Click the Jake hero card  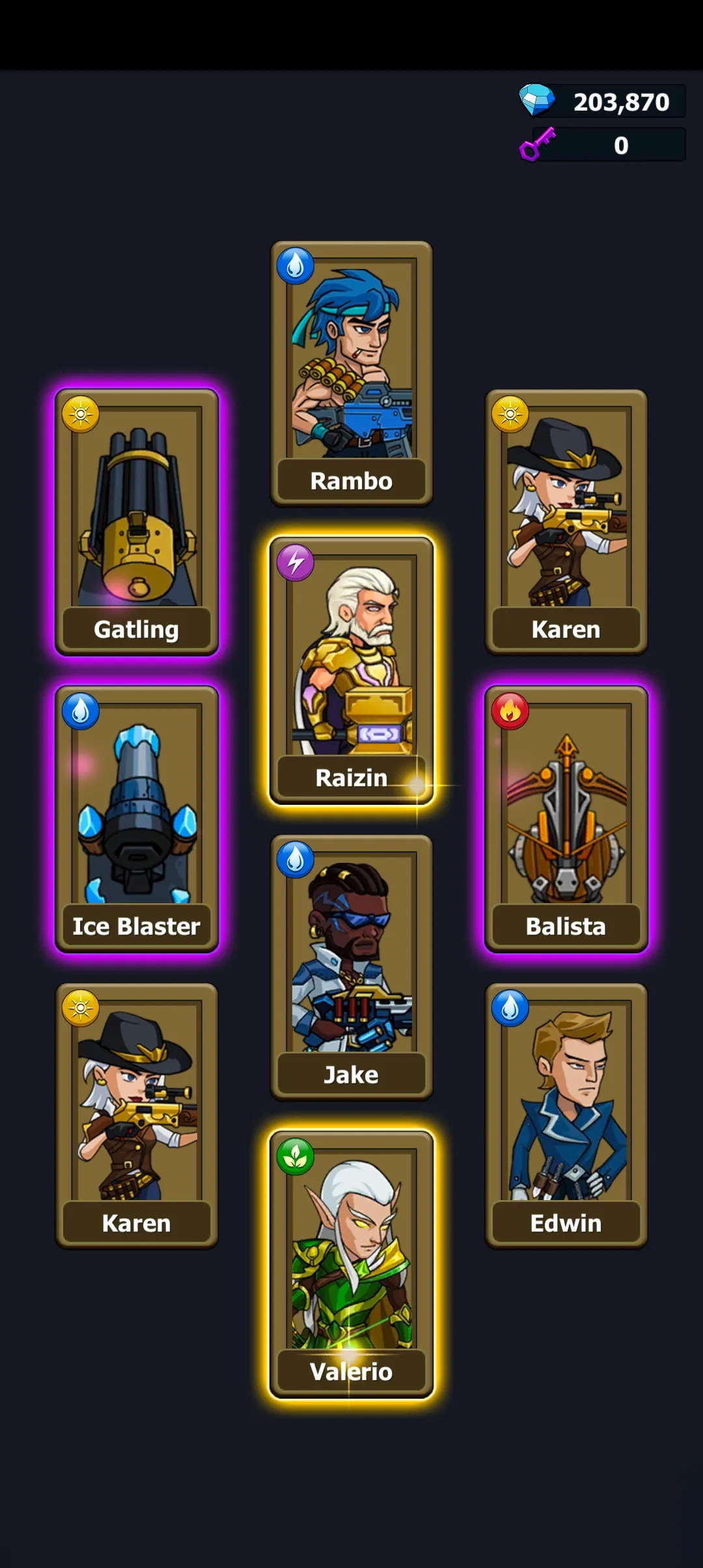tap(351, 967)
